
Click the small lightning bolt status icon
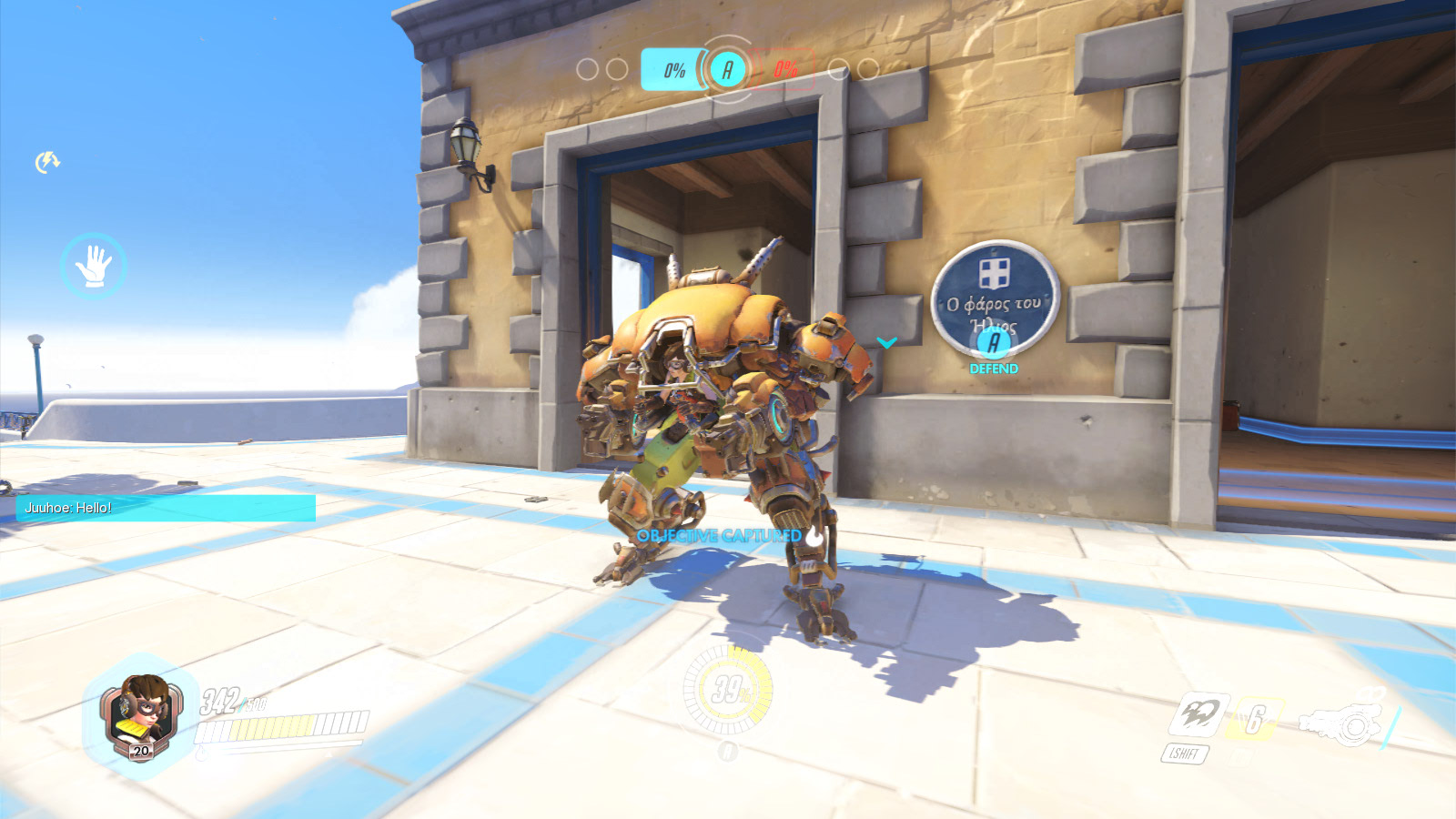[46, 162]
